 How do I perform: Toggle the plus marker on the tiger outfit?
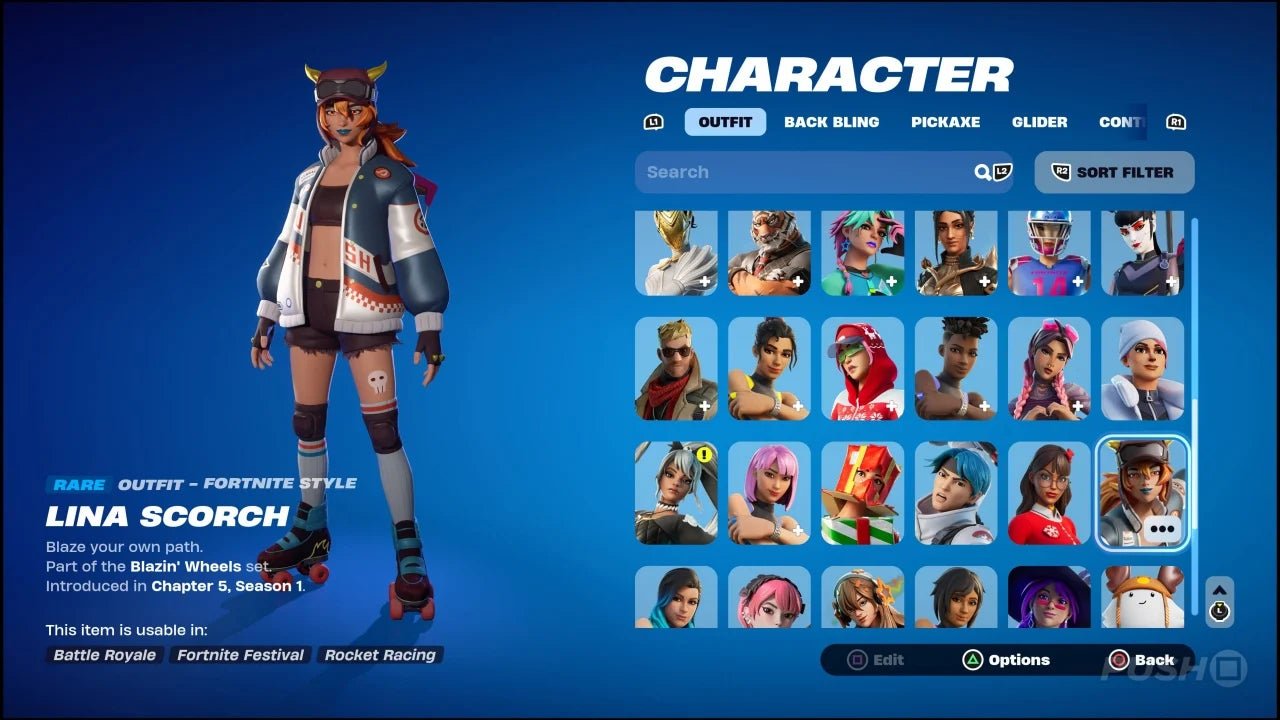pos(800,282)
